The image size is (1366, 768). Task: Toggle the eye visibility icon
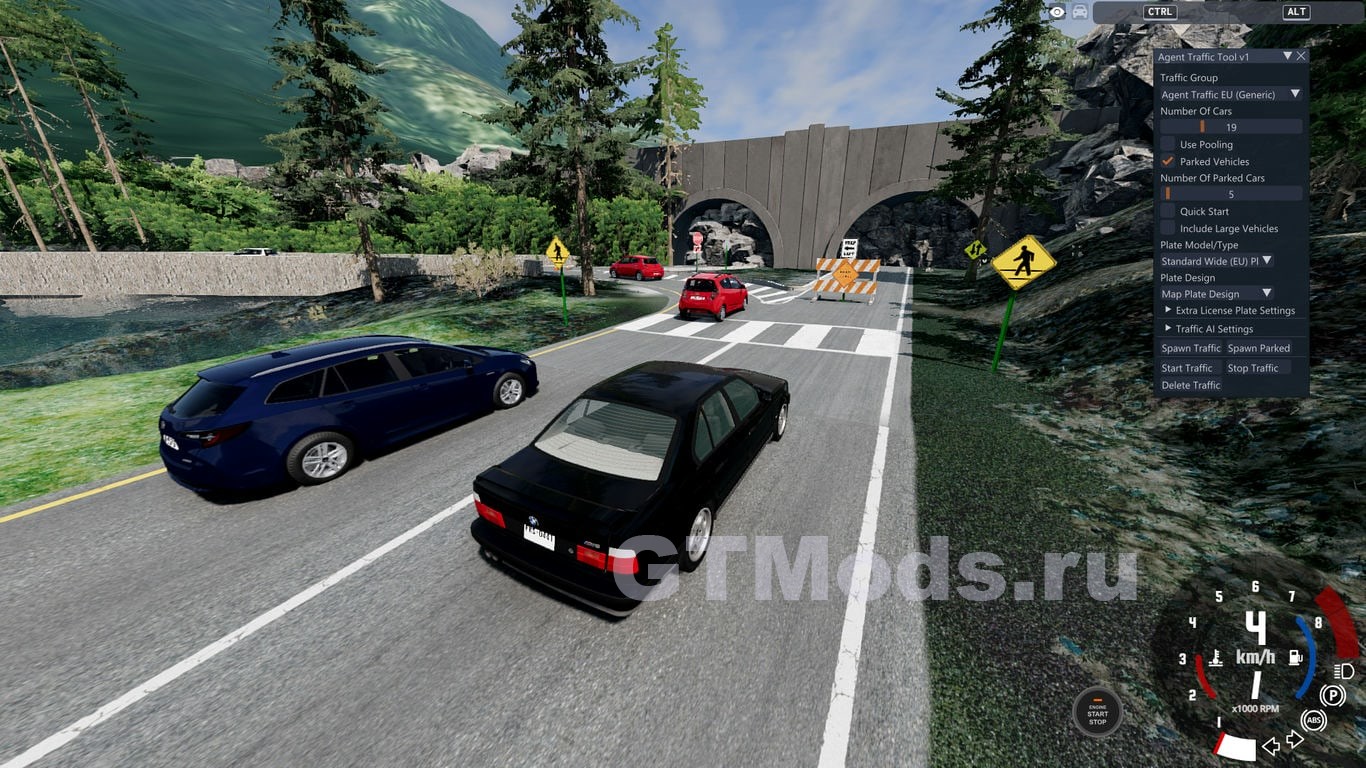coord(1057,12)
